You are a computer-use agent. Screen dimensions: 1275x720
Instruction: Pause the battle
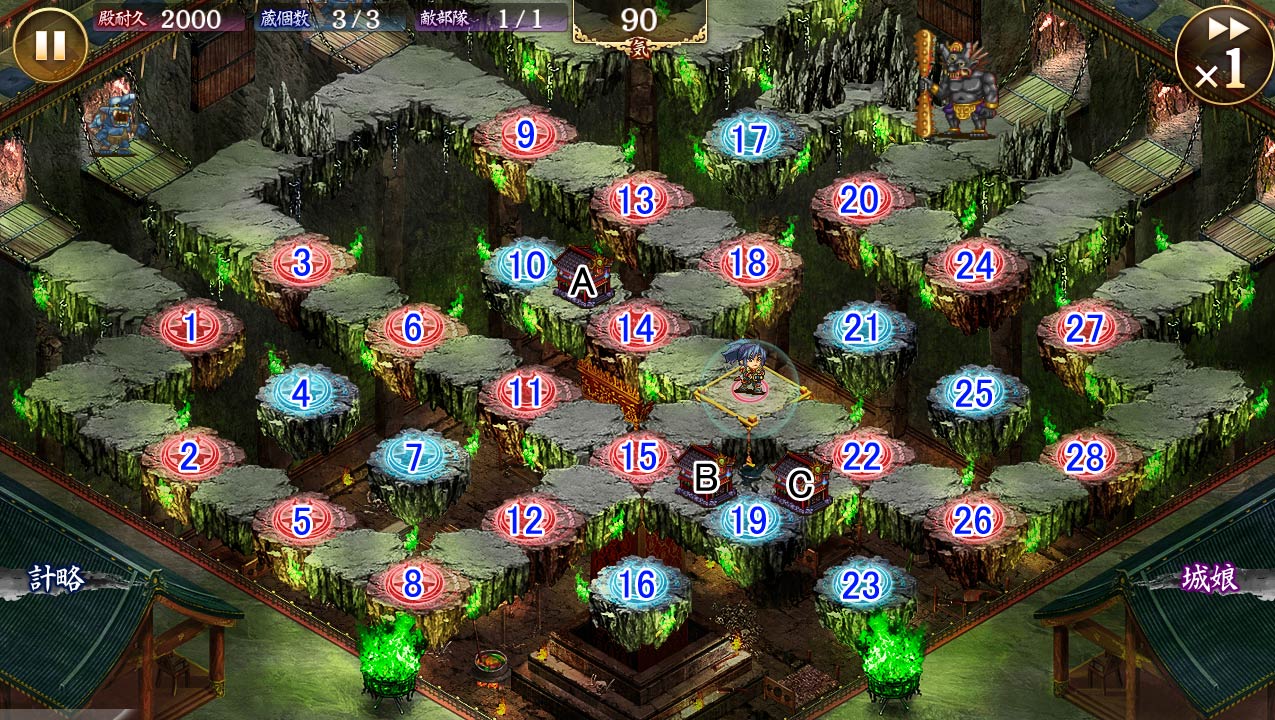click(x=50, y=45)
